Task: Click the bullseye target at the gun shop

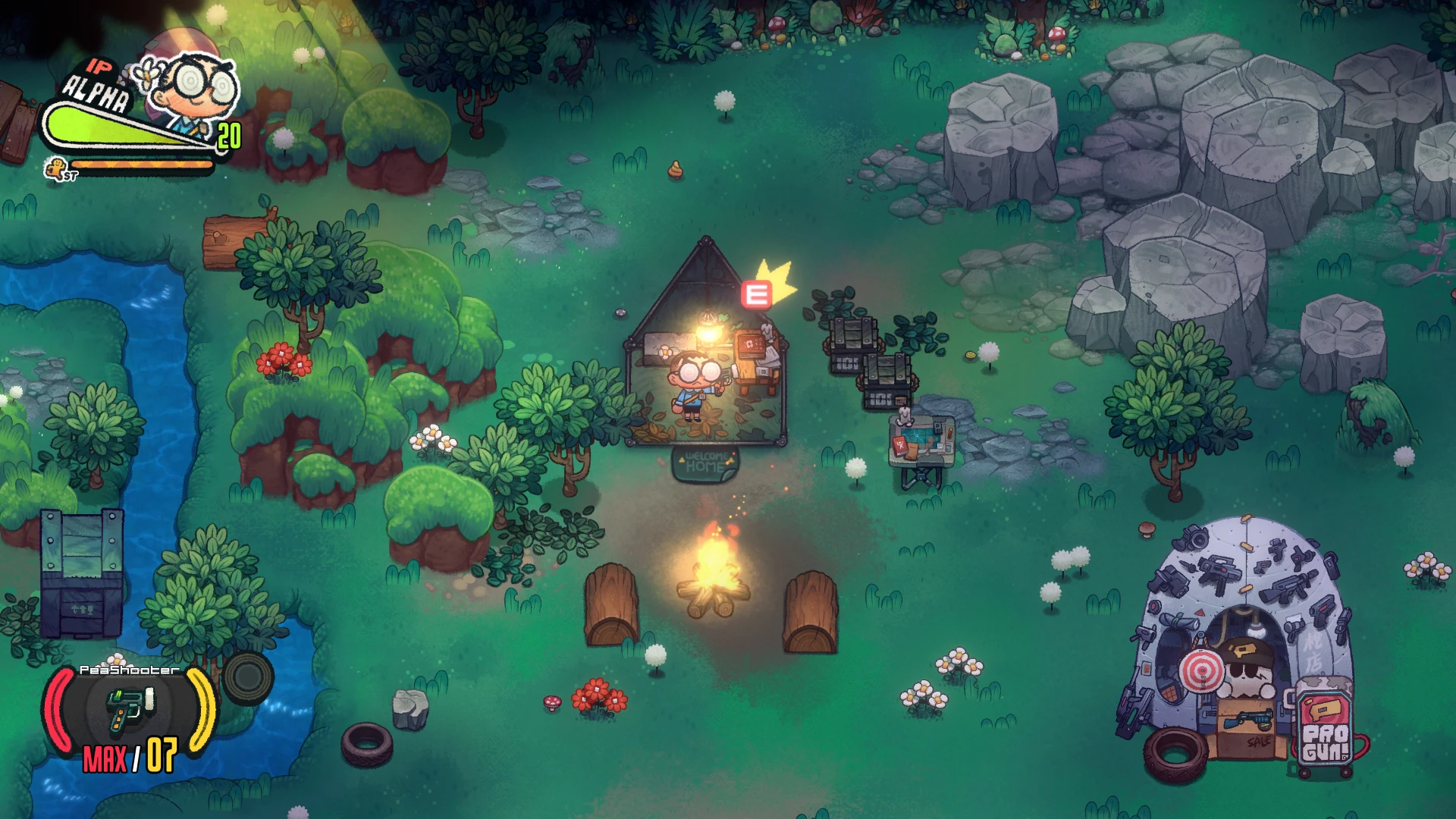Action: tap(1200, 670)
